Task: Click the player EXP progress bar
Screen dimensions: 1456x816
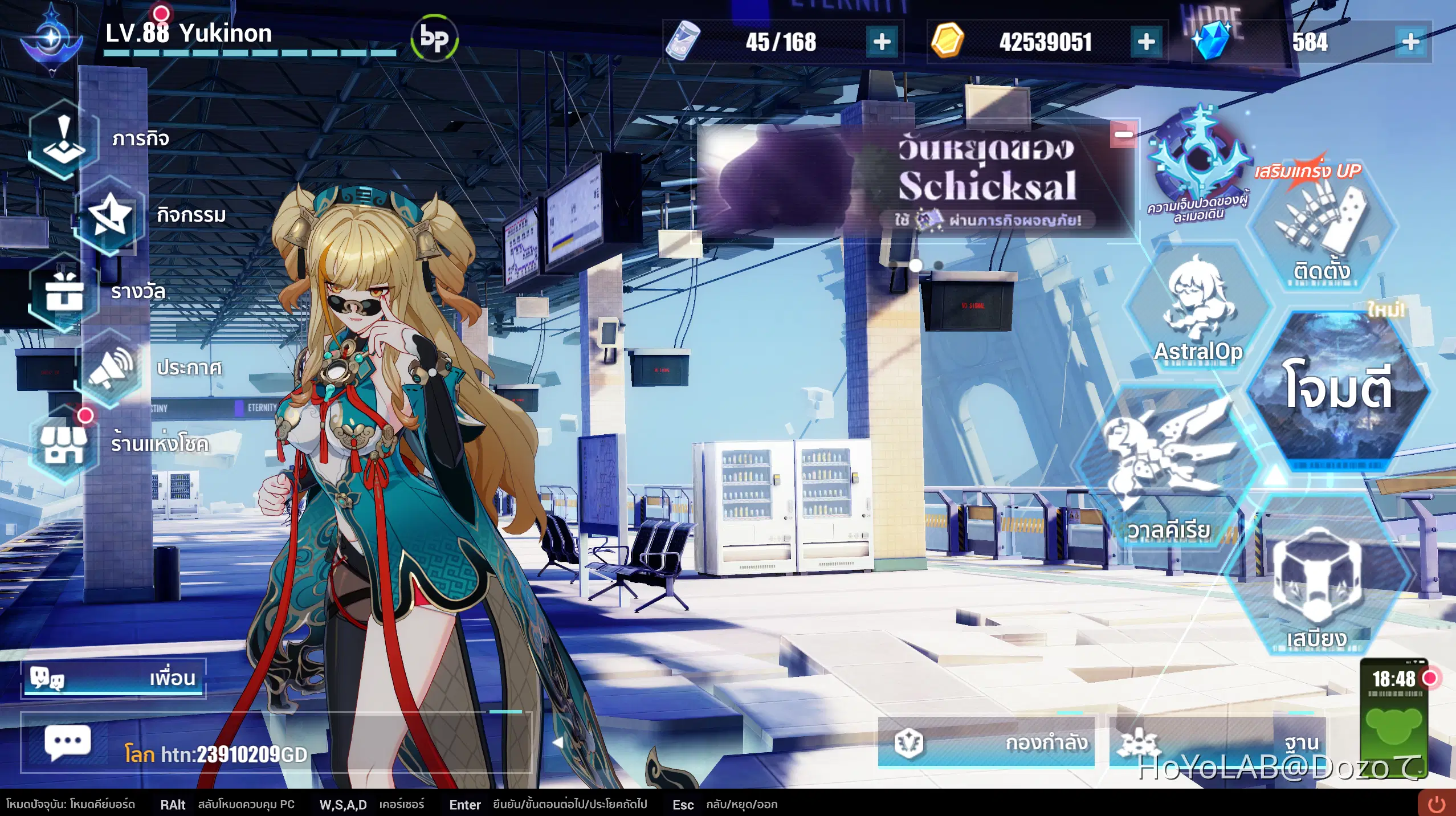Action: coord(251,54)
